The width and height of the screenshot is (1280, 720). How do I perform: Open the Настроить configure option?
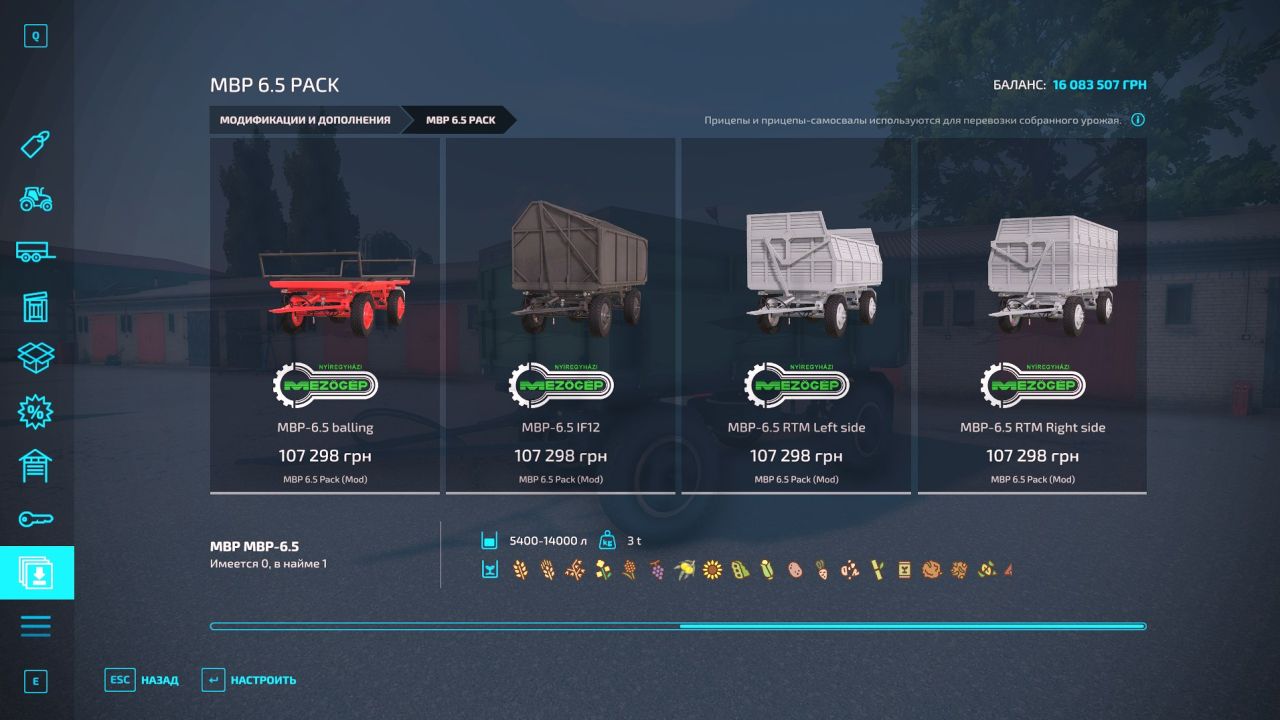(249, 680)
